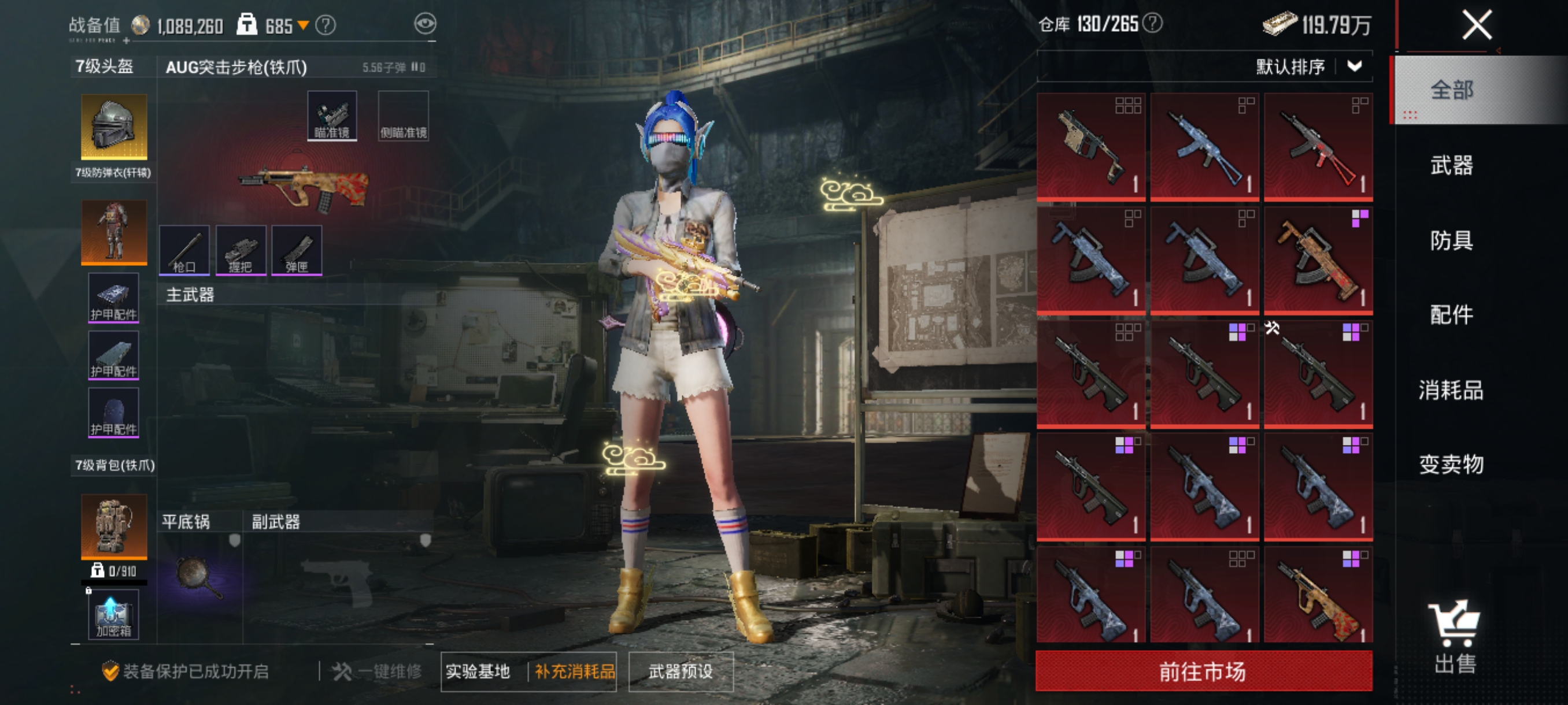Screen dimensions: 1568x705
Task: Open the 实验基地 button
Action: [478, 671]
